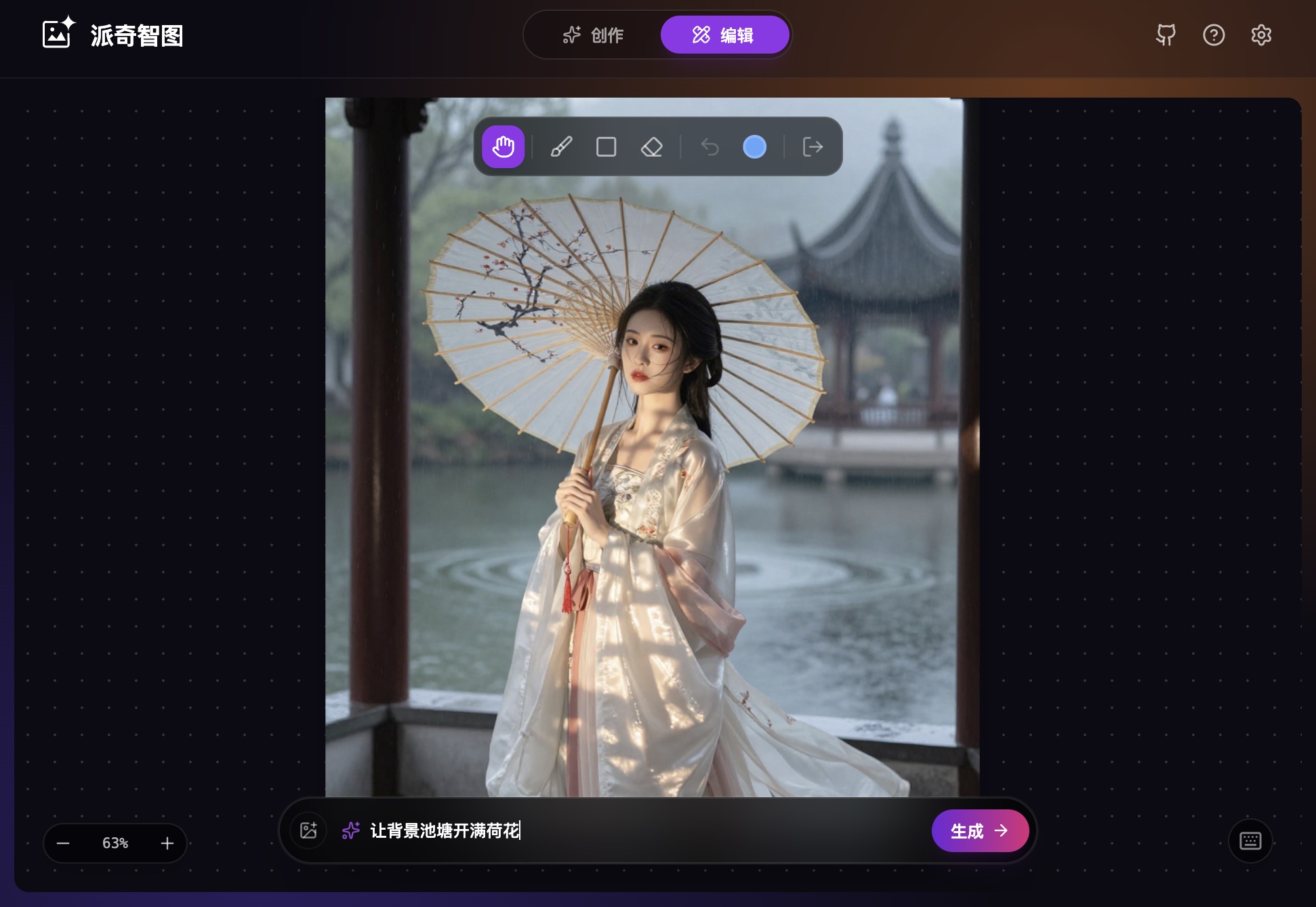Select the Rectangle selection tool
This screenshot has width=1316, height=907.
[606, 147]
